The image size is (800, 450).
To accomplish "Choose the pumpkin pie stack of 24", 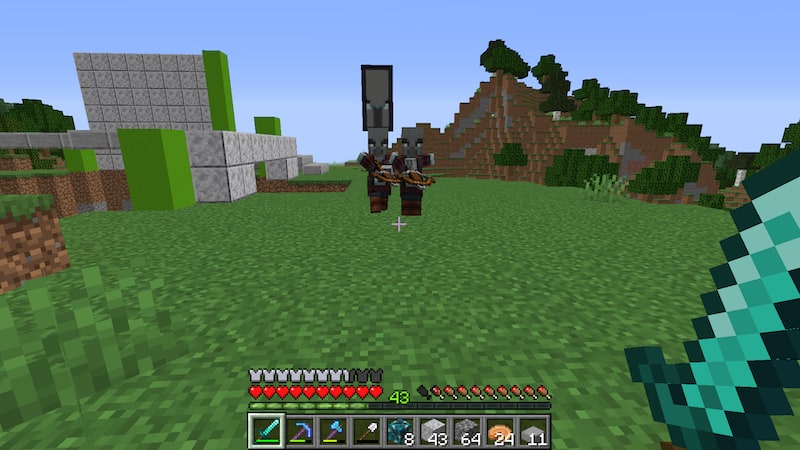I will (500, 431).
